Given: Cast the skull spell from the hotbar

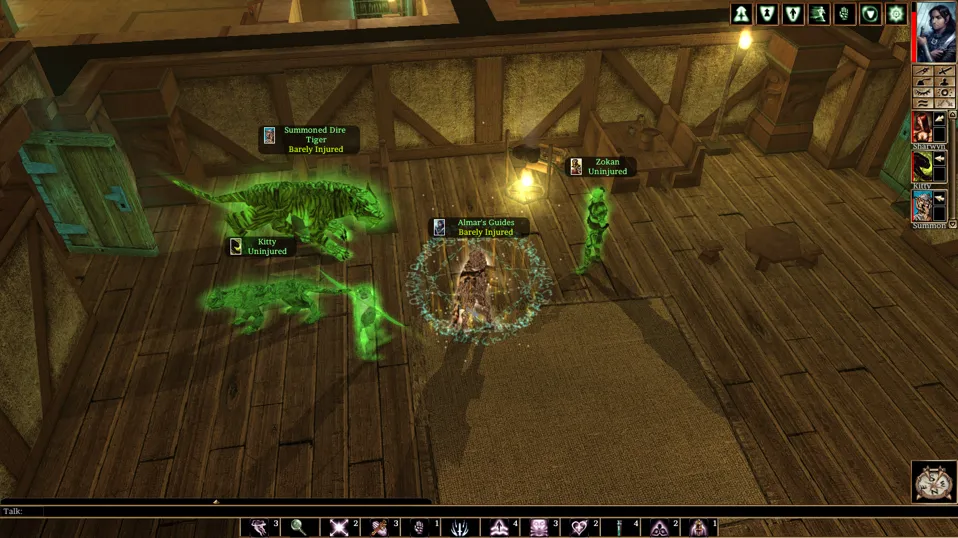Looking at the screenshot, I should (x=539, y=527).
